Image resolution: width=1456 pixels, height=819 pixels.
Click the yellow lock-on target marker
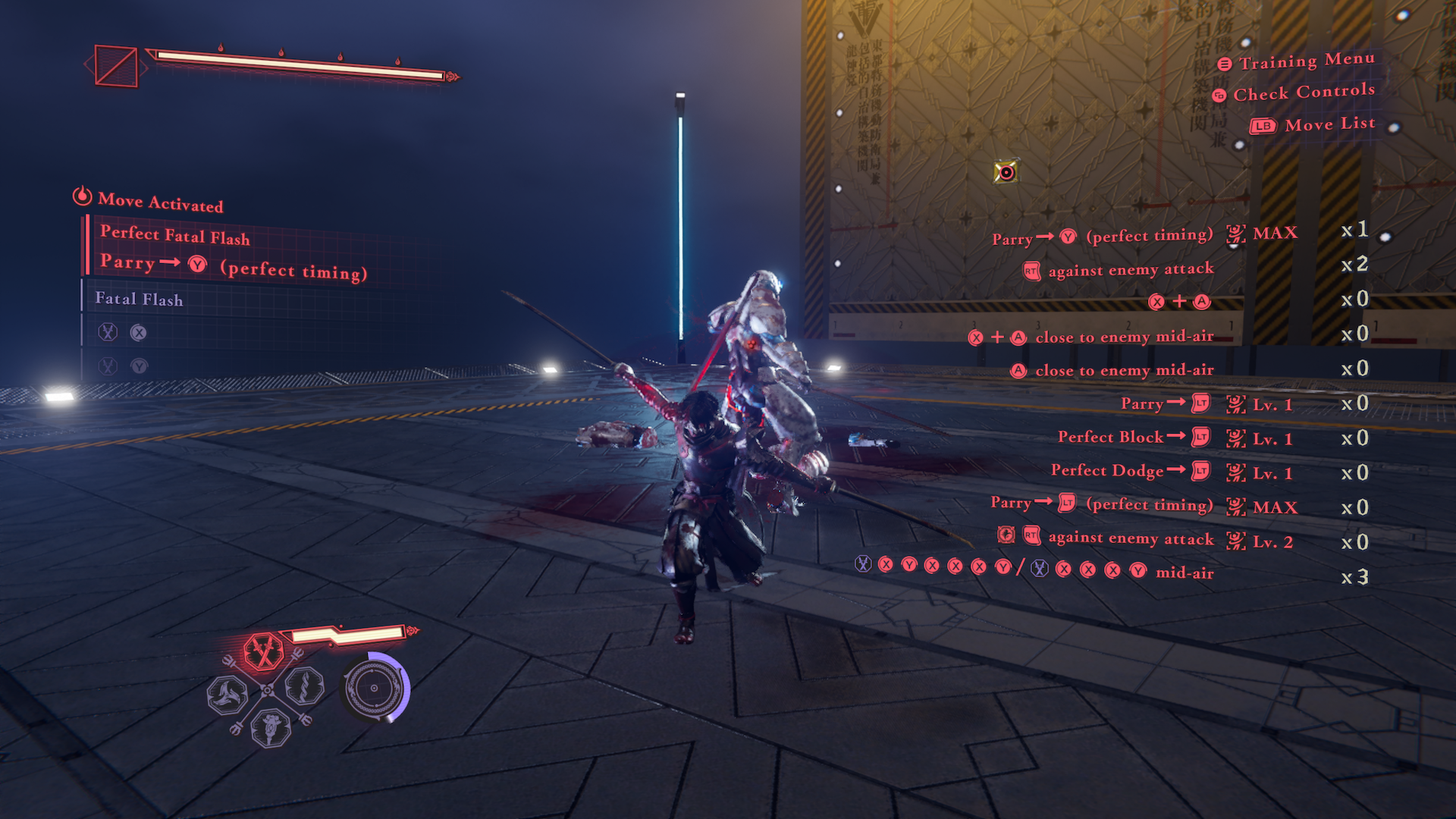point(1006,172)
